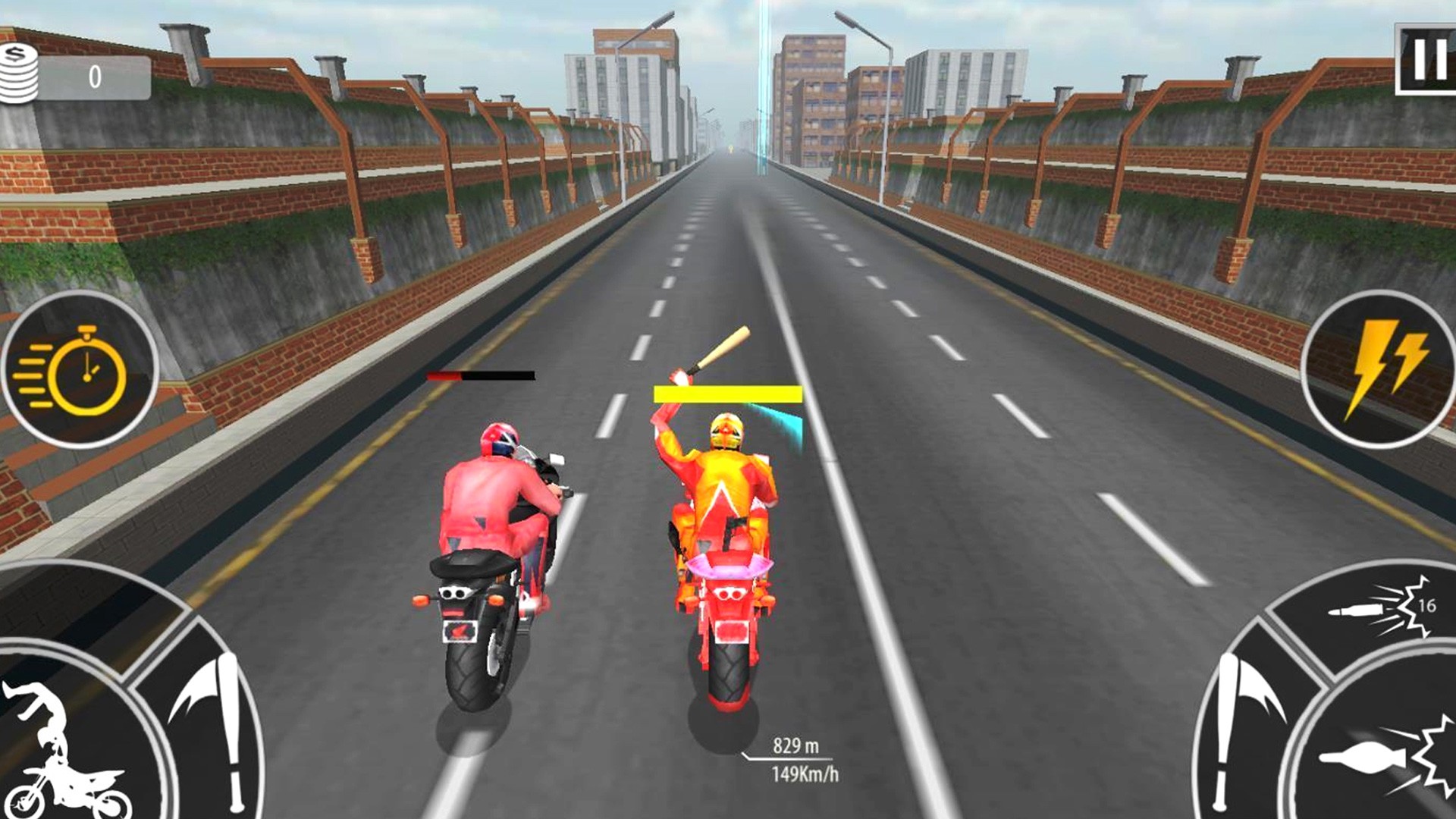The height and width of the screenshot is (819, 1456).
Task: Pause the game
Action: coord(1426,59)
